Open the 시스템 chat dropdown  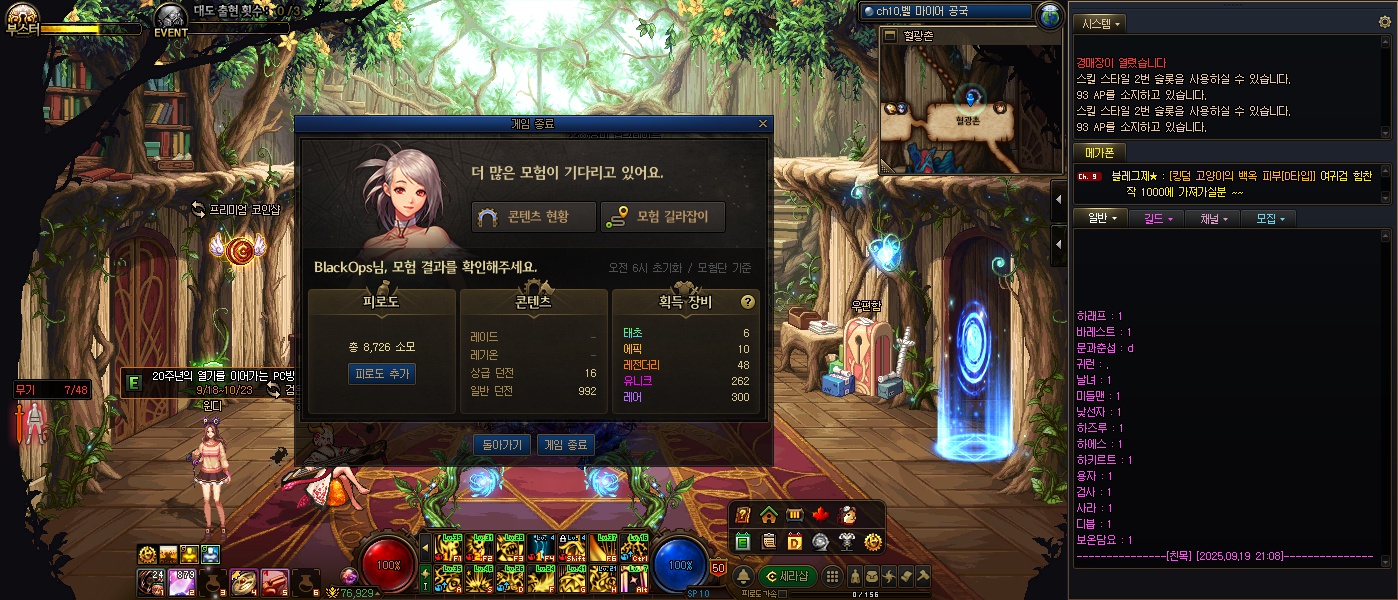tap(1098, 22)
